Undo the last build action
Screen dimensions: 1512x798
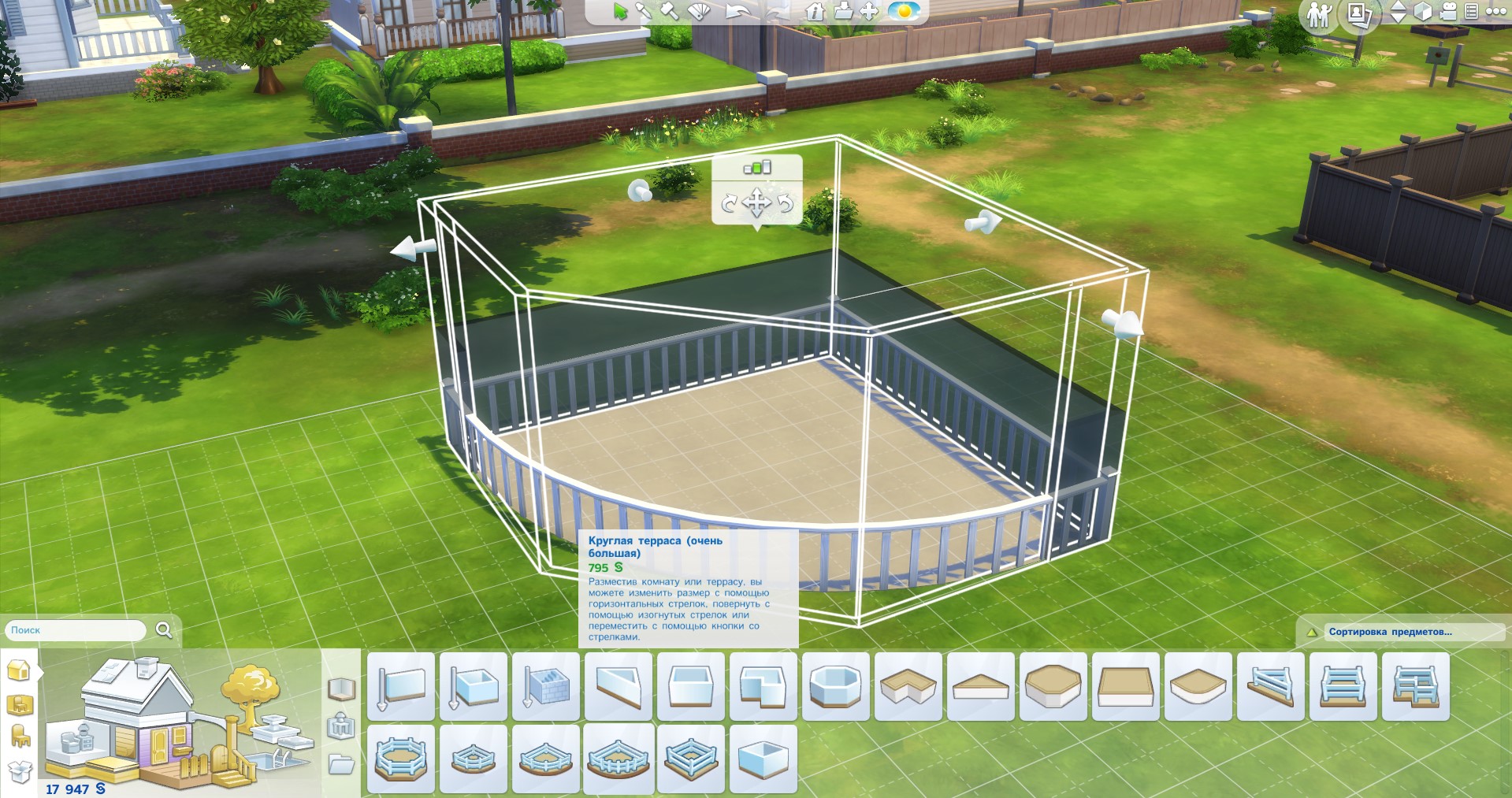pos(737,11)
